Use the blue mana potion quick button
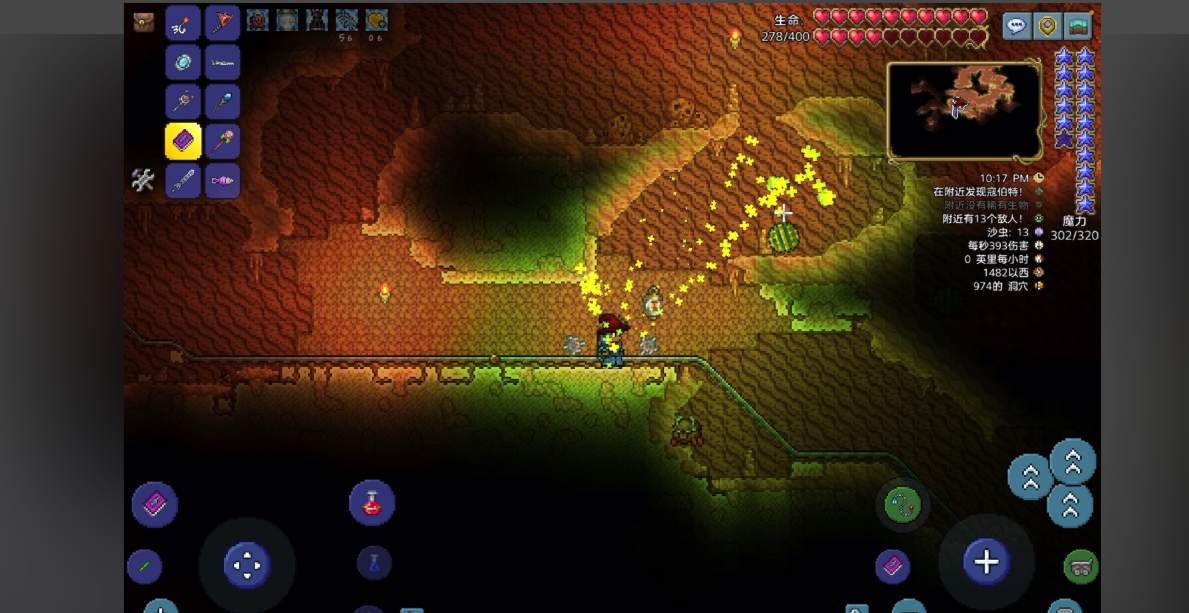The image size is (1189, 613). 374,562
